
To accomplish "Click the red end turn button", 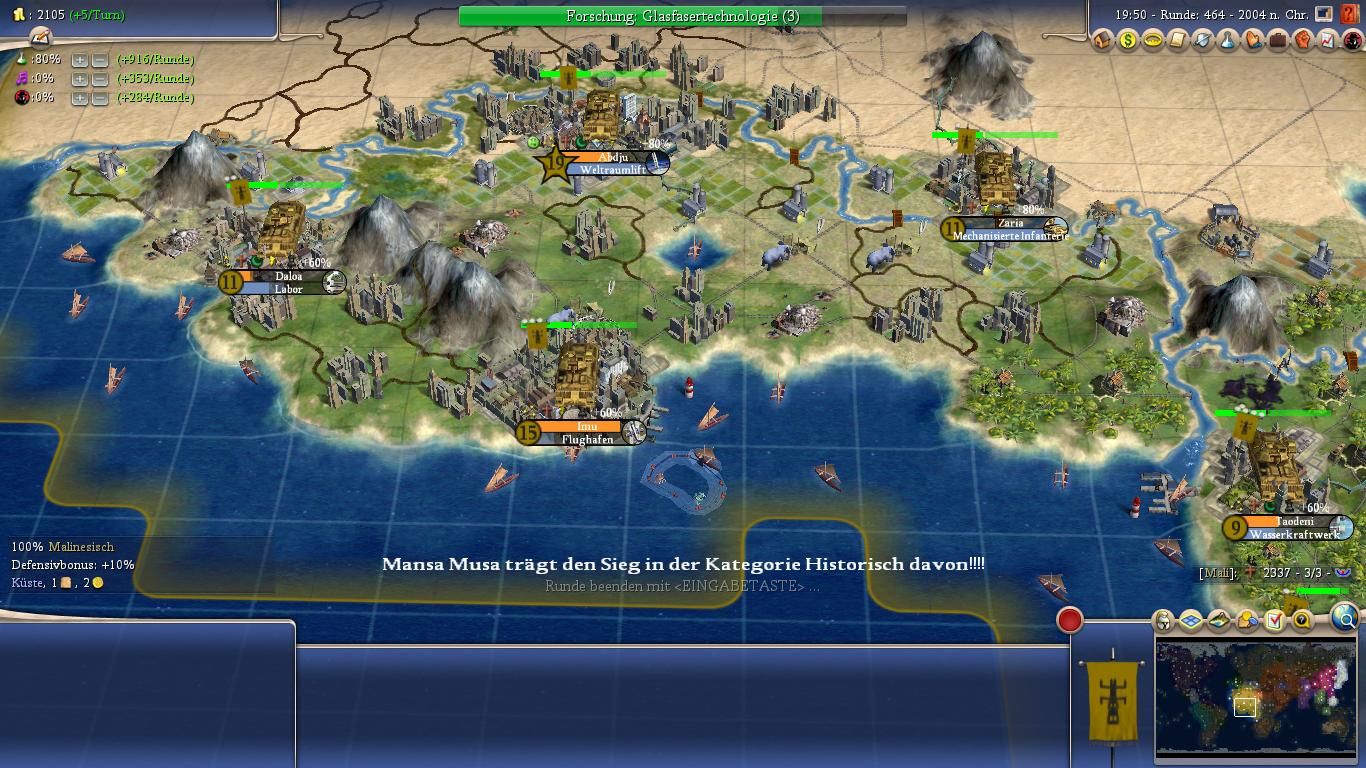I will tap(1070, 620).
